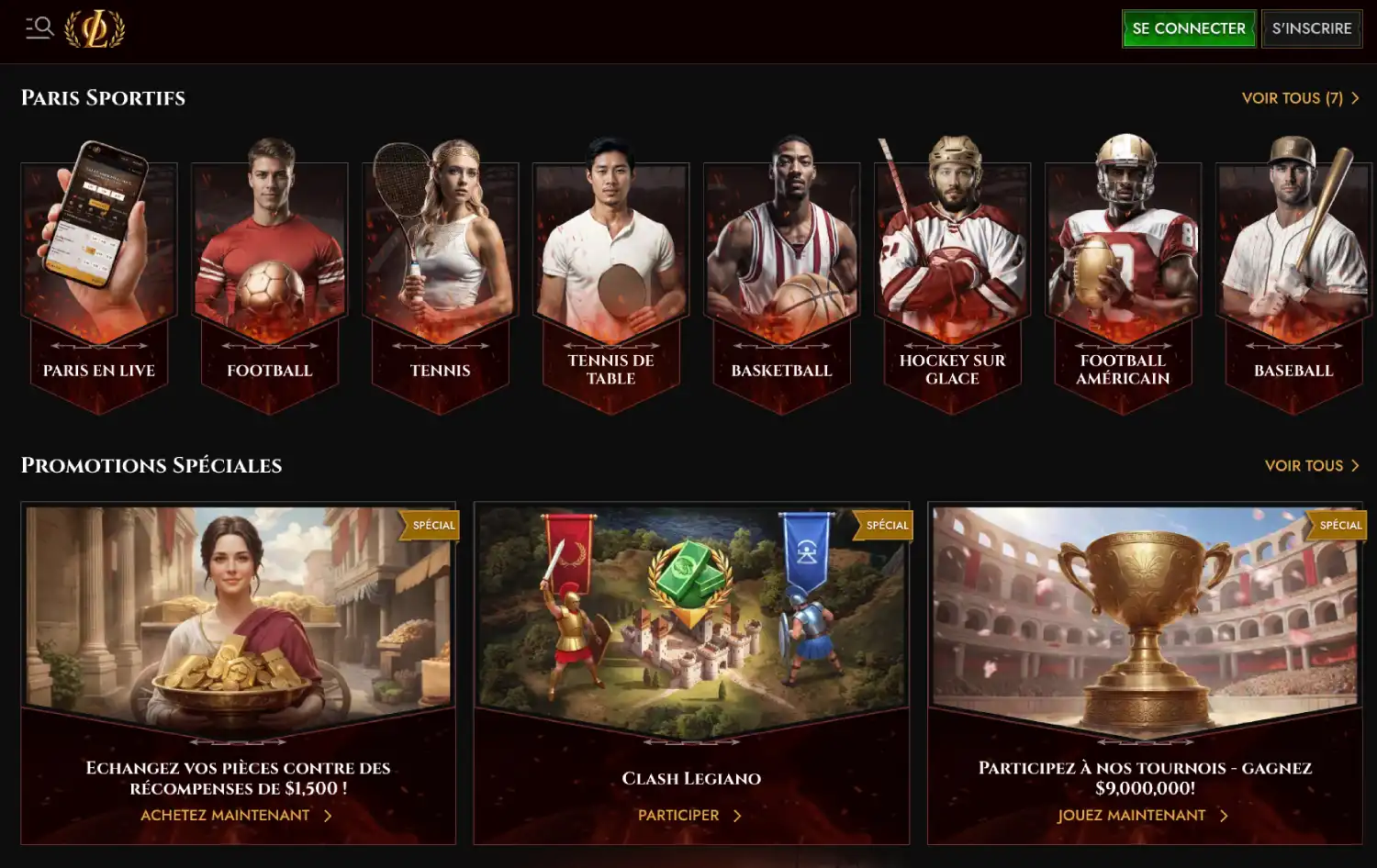1377x868 pixels.
Task: Select the Football Américain tile
Action: coord(1124,275)
